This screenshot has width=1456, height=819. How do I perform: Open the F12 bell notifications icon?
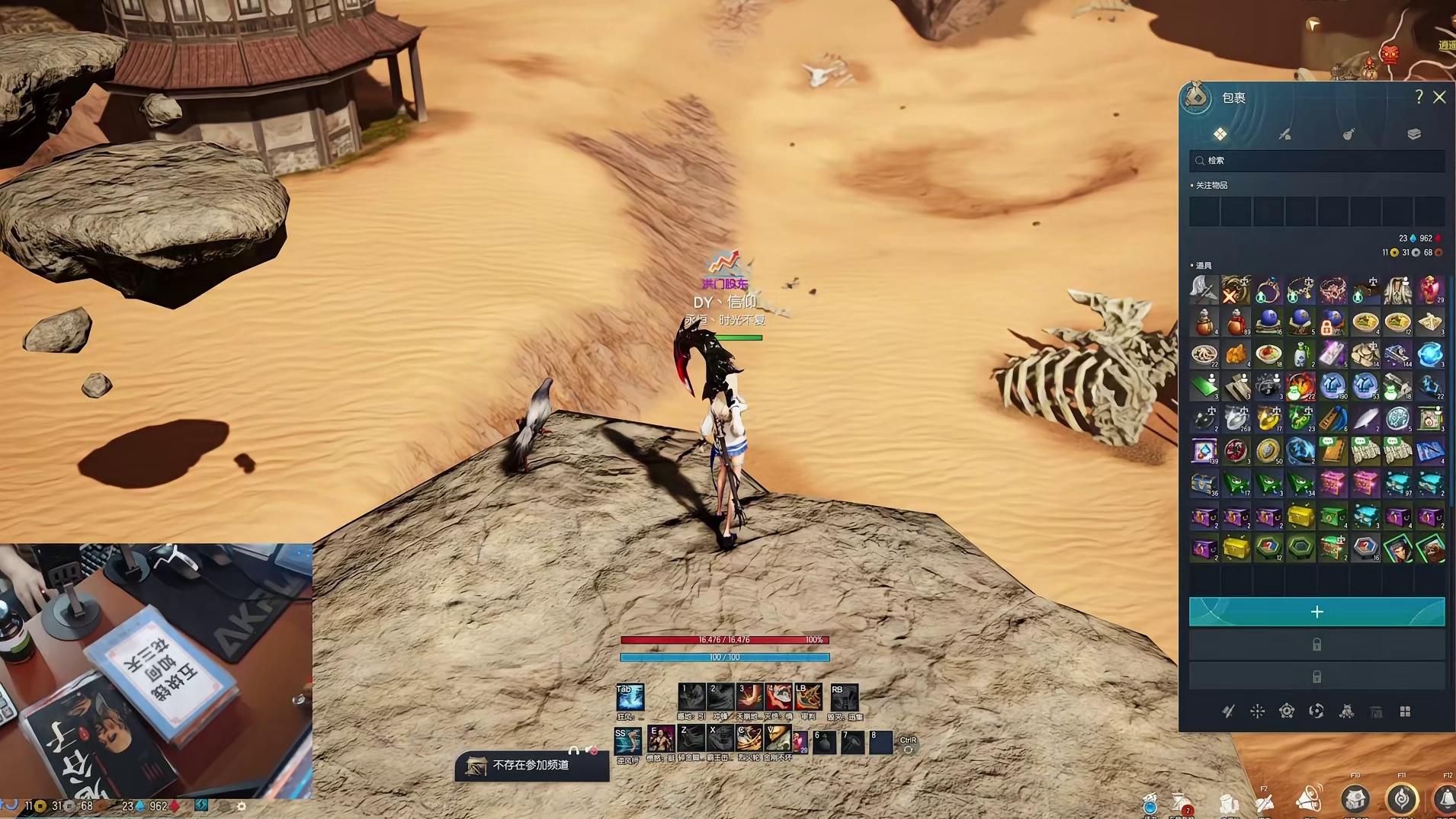click(x=1445, y=799)
